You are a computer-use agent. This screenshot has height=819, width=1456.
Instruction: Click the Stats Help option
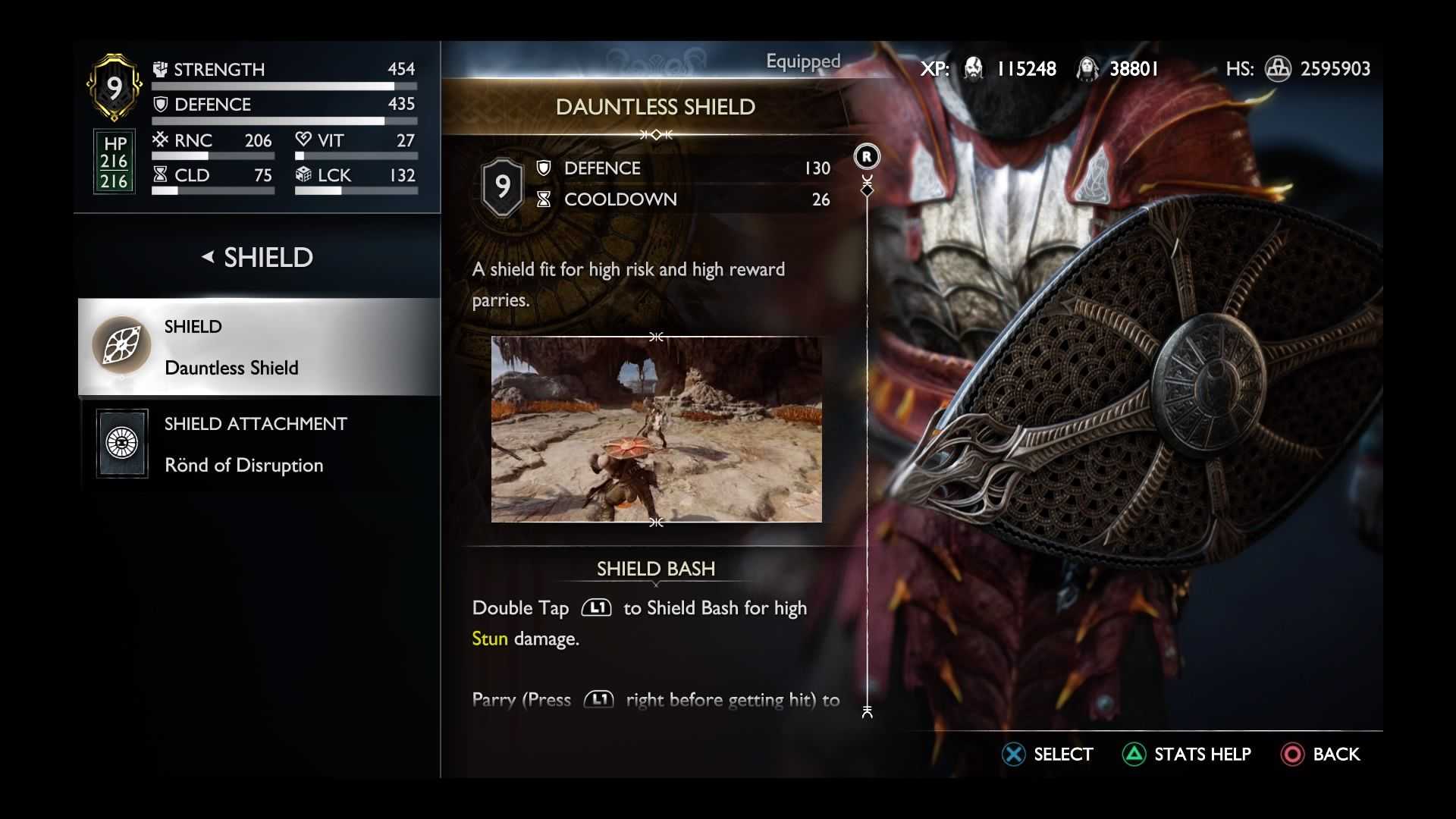(1187, 755)
